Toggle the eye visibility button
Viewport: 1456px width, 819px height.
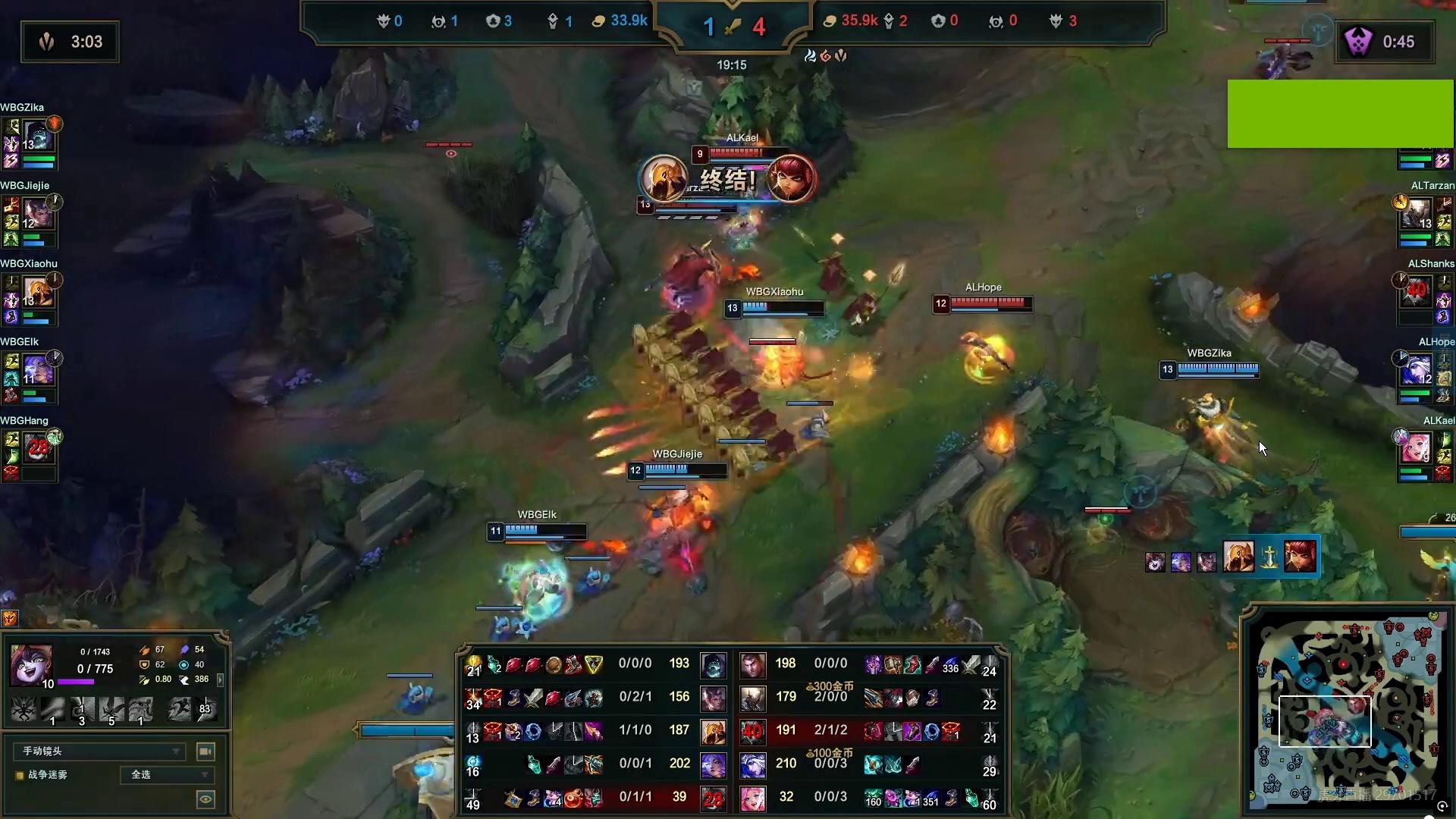[205, 799]
